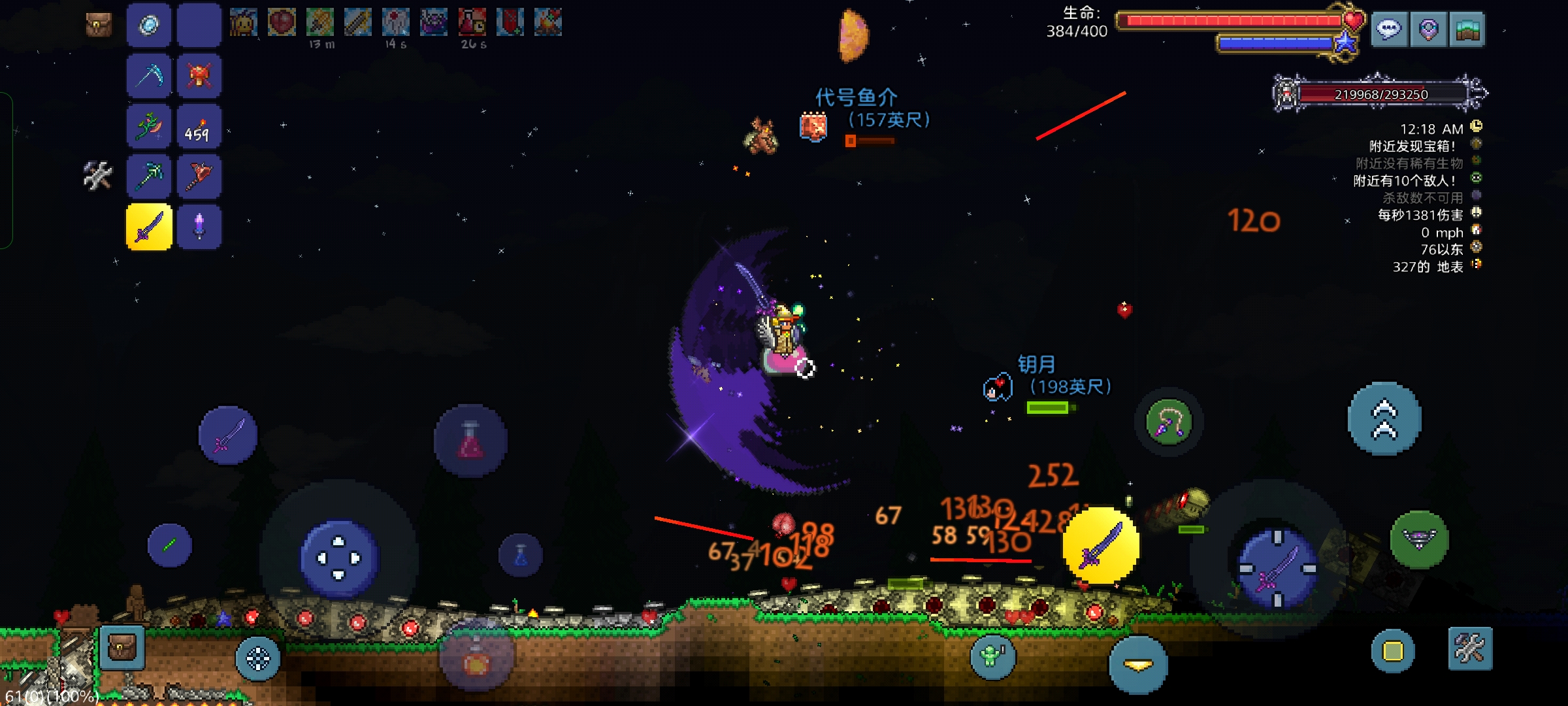
Task: Select the red hamaxe hotbar slot
Action: click(199, 176)
